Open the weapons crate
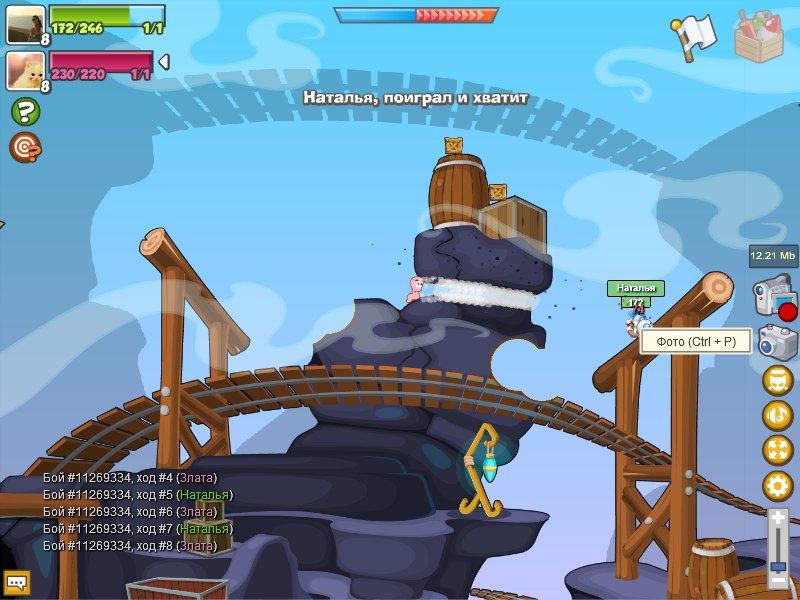The width and height of the screenshot is (800, 600). [x=765, y=36]
